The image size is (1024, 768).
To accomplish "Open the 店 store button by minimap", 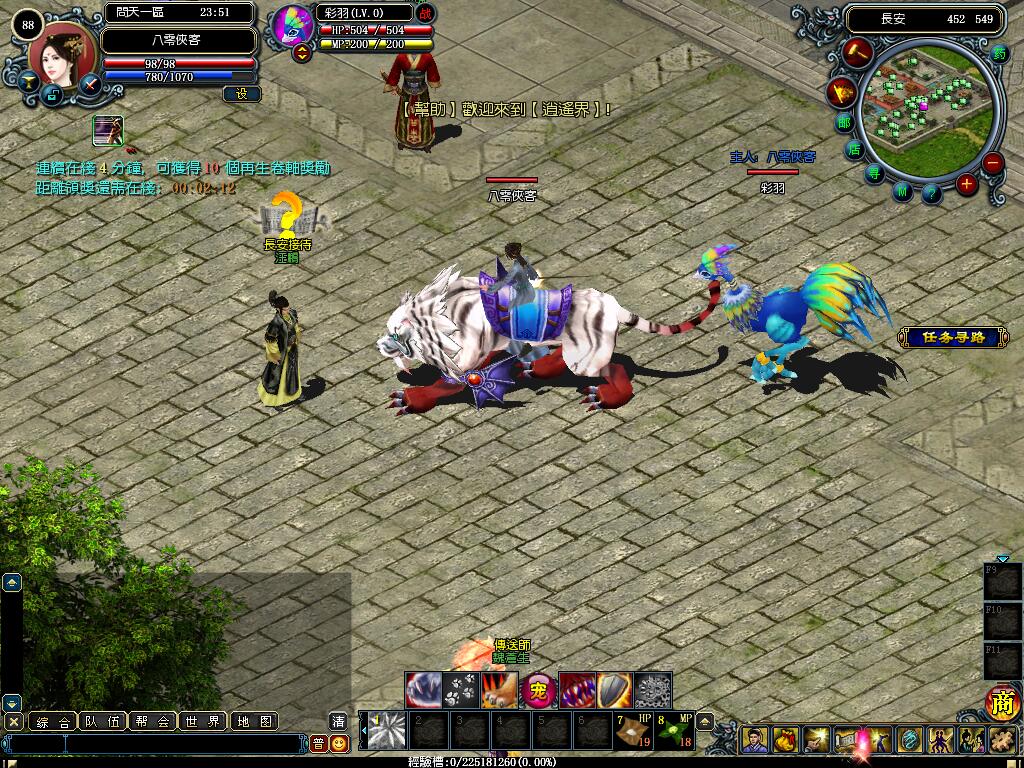I will (x=854, y=150).
